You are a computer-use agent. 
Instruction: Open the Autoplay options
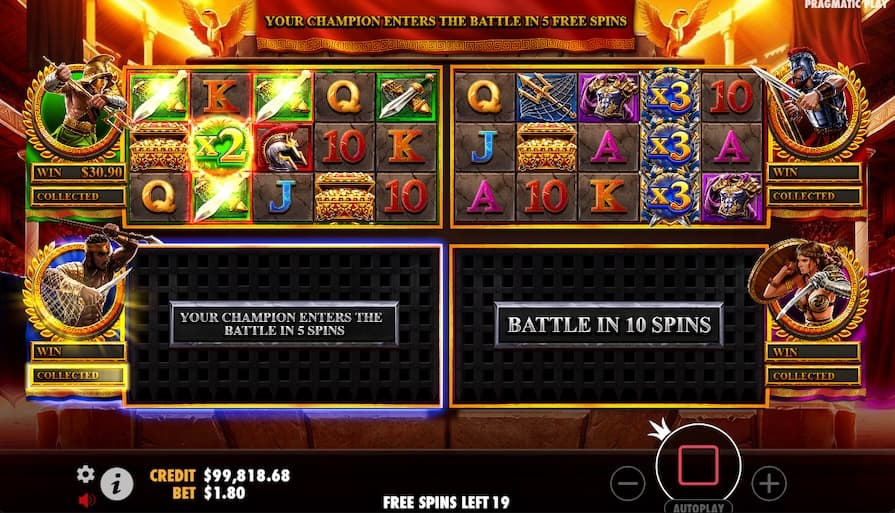697,506
